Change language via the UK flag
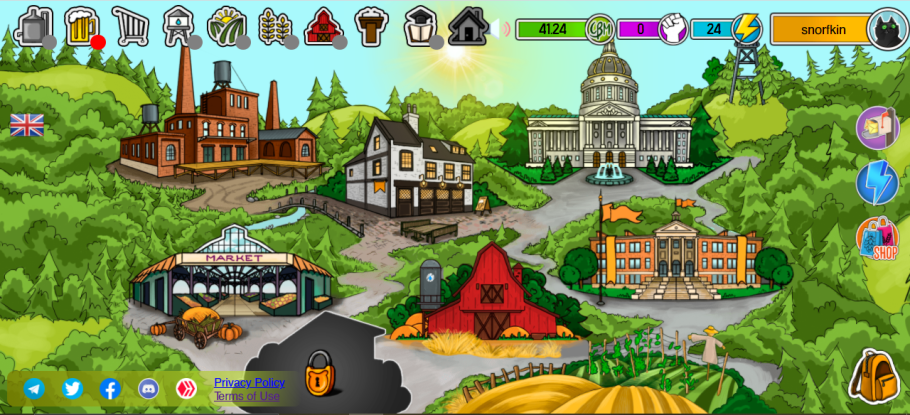This screenshot has height=415, width=910. [x=27, y=125]
